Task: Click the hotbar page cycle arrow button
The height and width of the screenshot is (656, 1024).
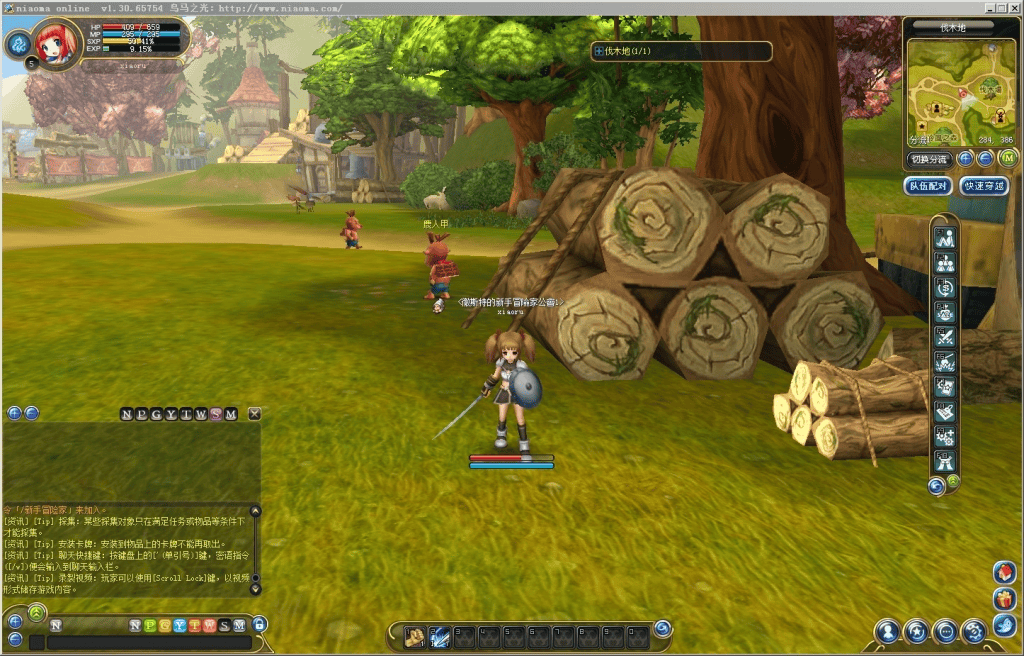Action: pos(662,628)
